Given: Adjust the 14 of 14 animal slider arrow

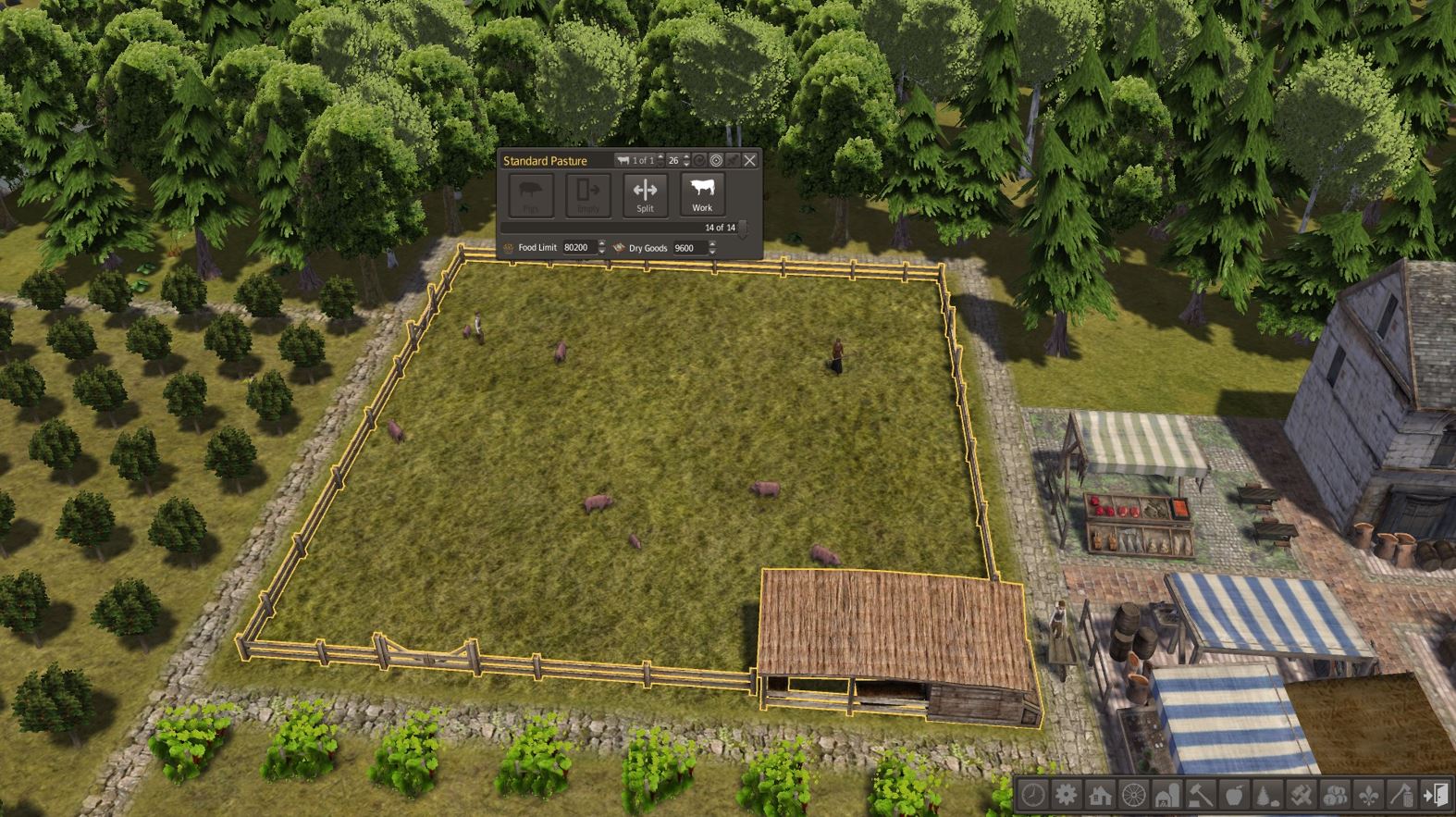Looking at the screenshot, I should pos(743,231).
